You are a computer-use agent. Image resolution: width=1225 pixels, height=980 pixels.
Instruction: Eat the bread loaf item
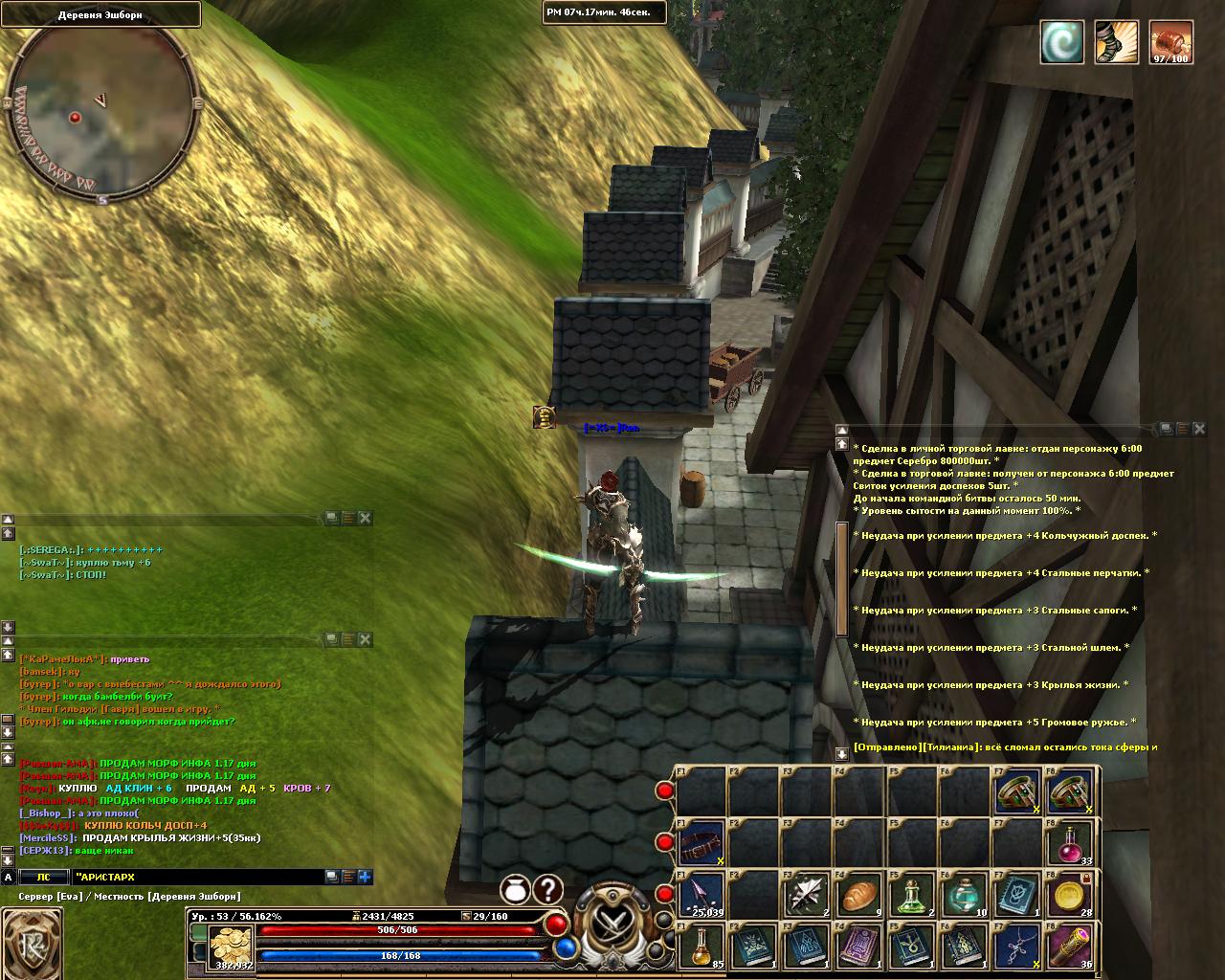[859, 897]
